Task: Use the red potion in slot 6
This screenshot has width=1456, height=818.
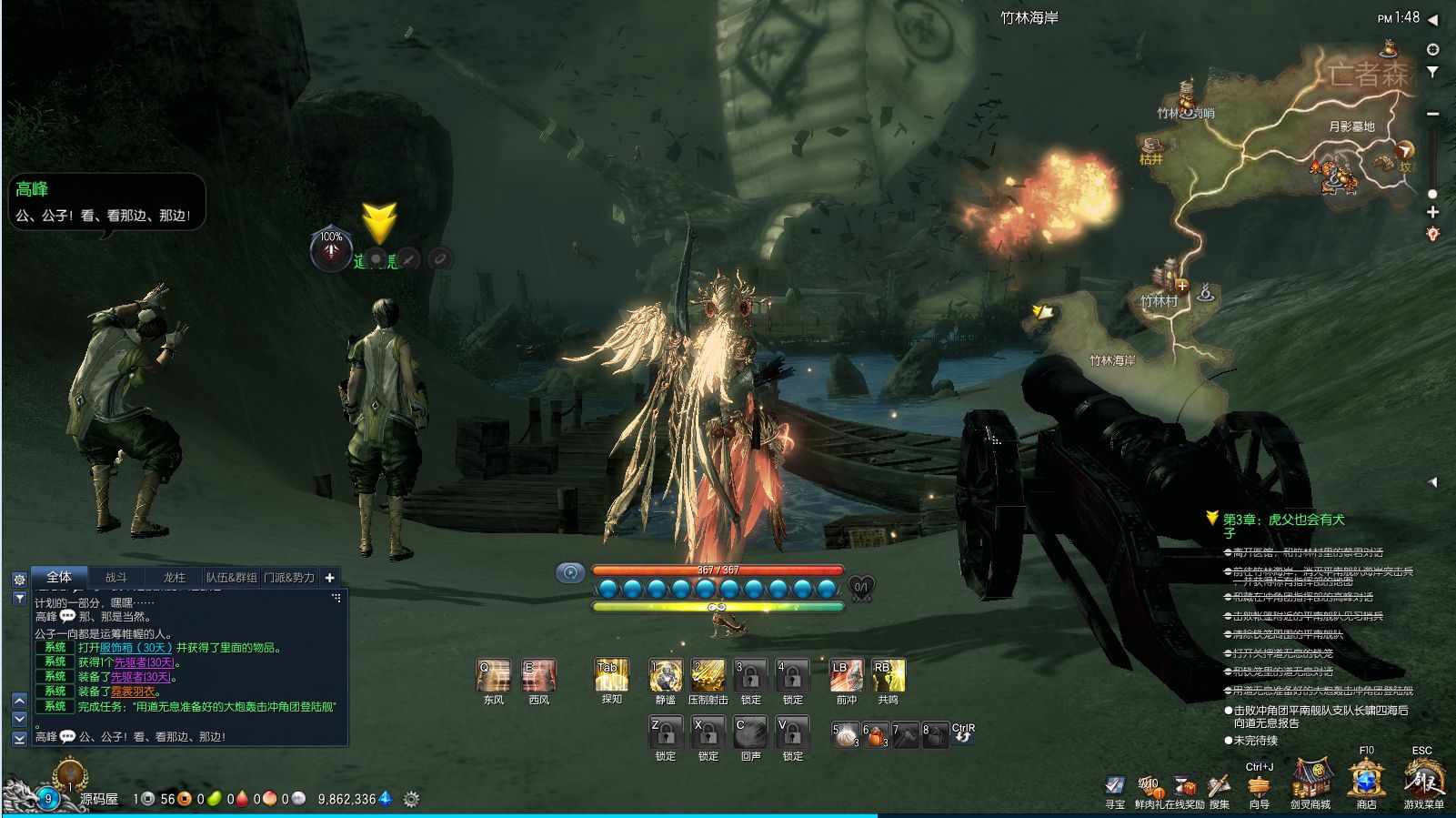Action: pyautogui.click(x=875, y=734)
